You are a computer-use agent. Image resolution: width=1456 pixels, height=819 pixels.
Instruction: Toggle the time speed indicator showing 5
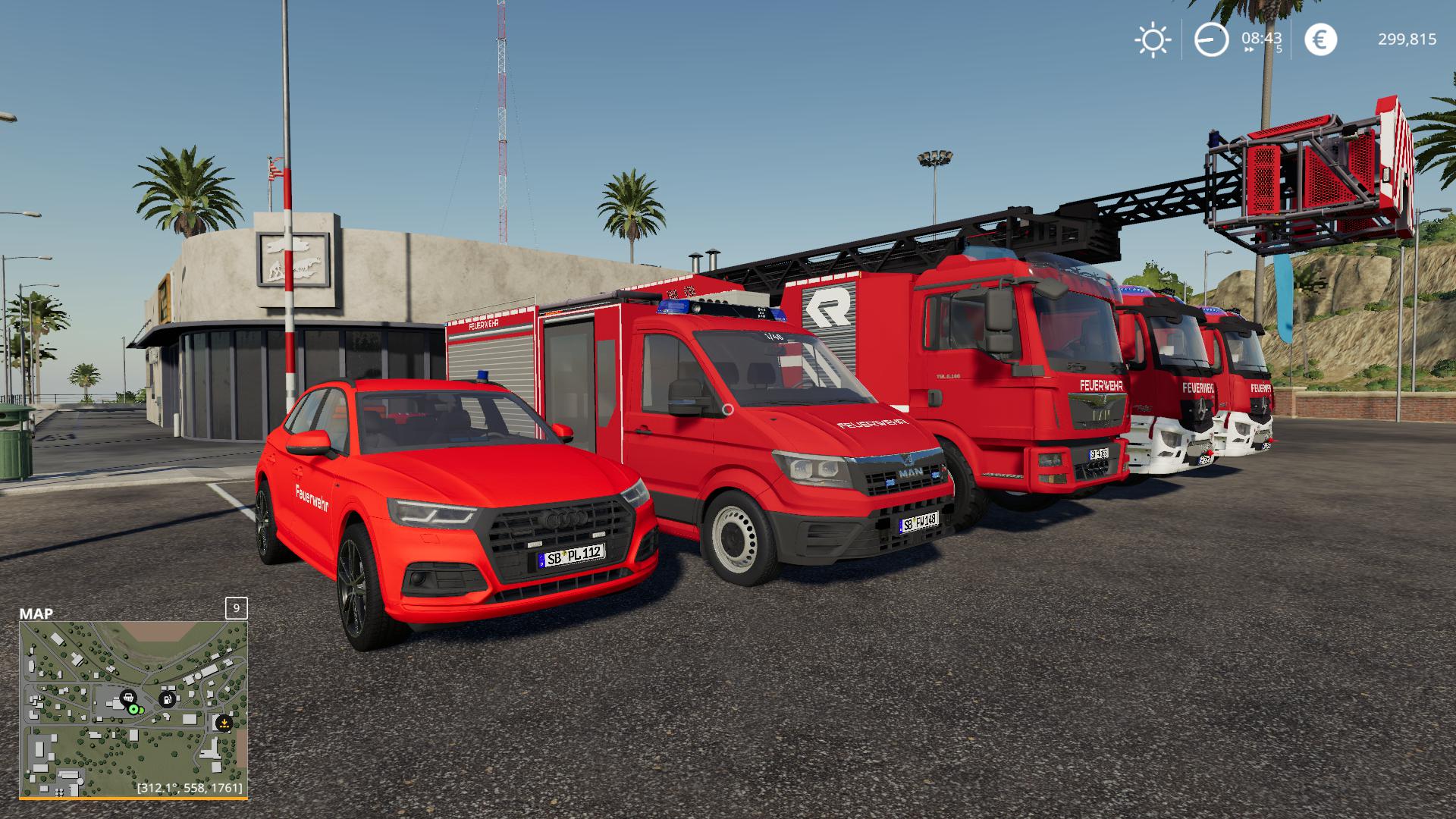coord(1279,49)
